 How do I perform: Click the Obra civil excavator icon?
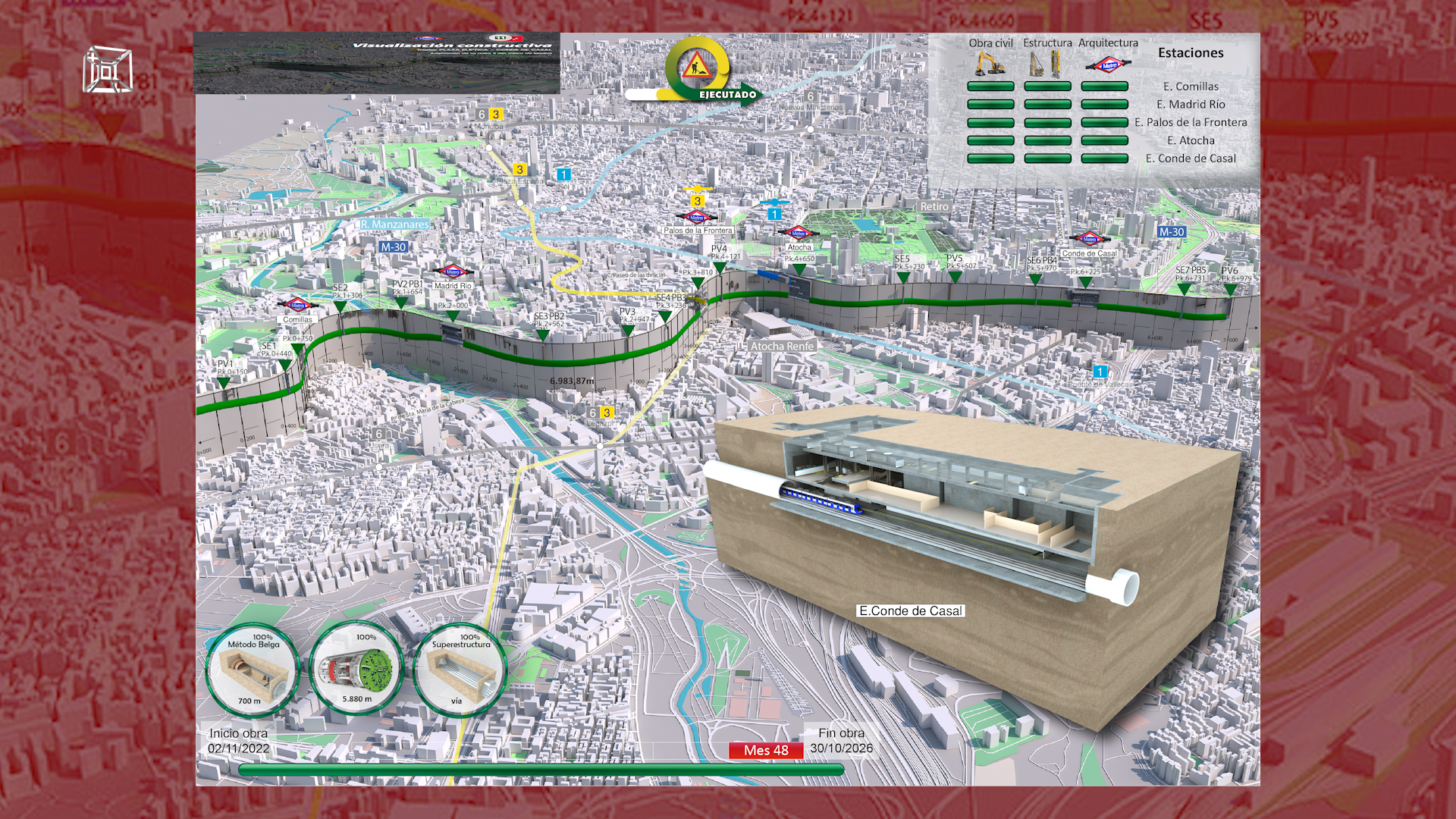(990, 63)
